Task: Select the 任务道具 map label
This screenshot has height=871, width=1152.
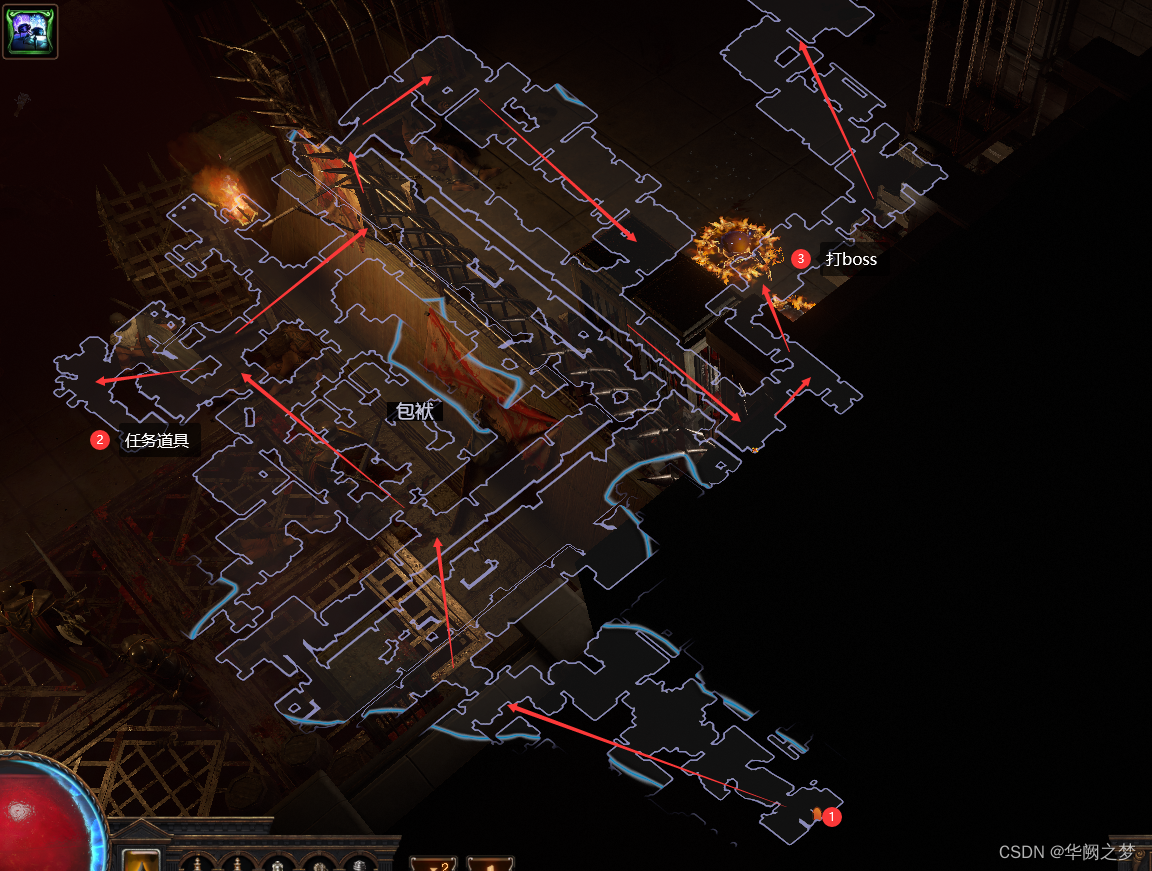Action: pyautogui.click(x=157, y=440)
